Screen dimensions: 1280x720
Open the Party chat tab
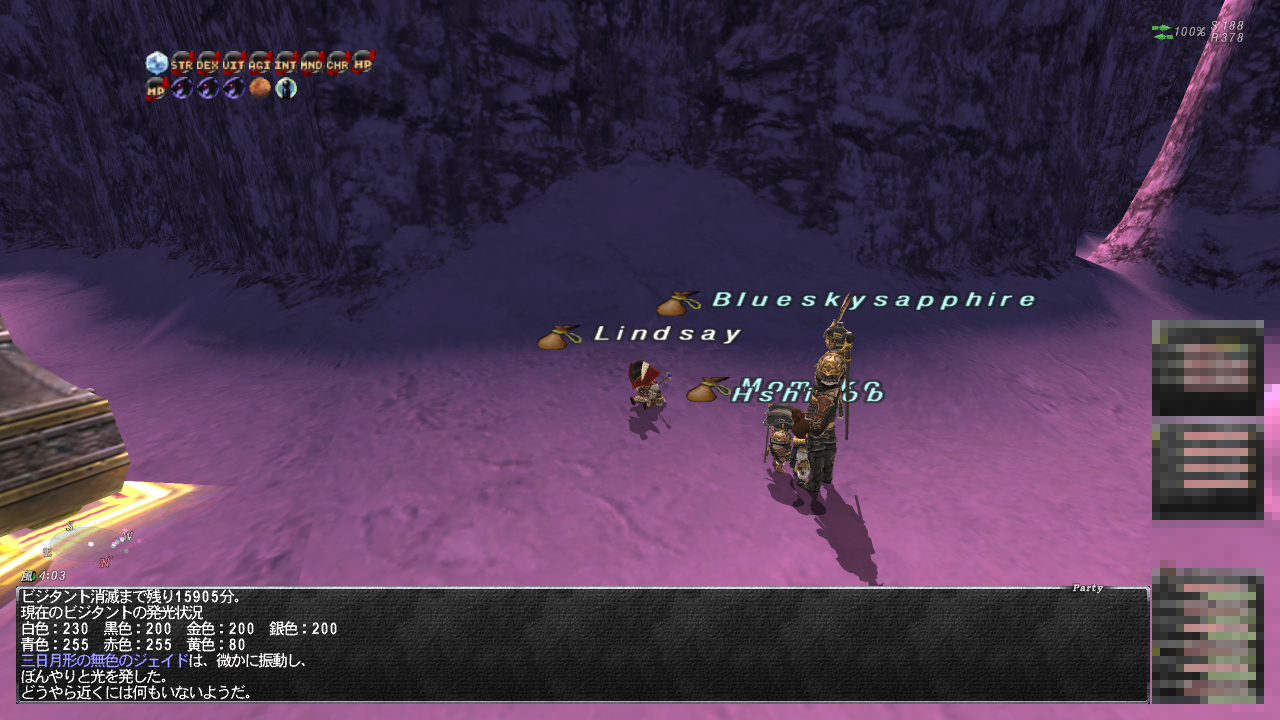[x=1087, y=588]
